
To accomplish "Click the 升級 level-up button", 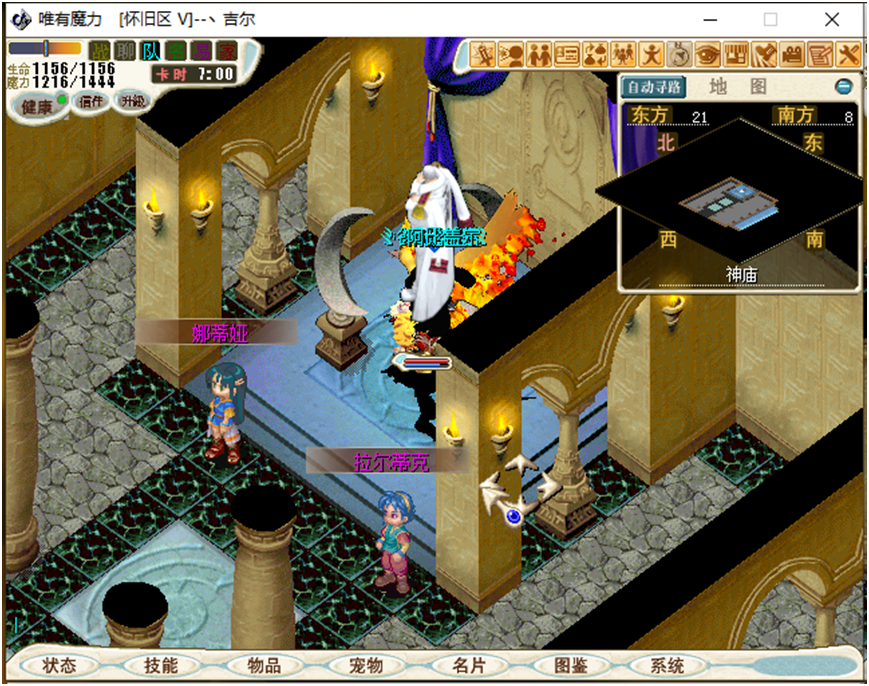I will click(131, 101).
